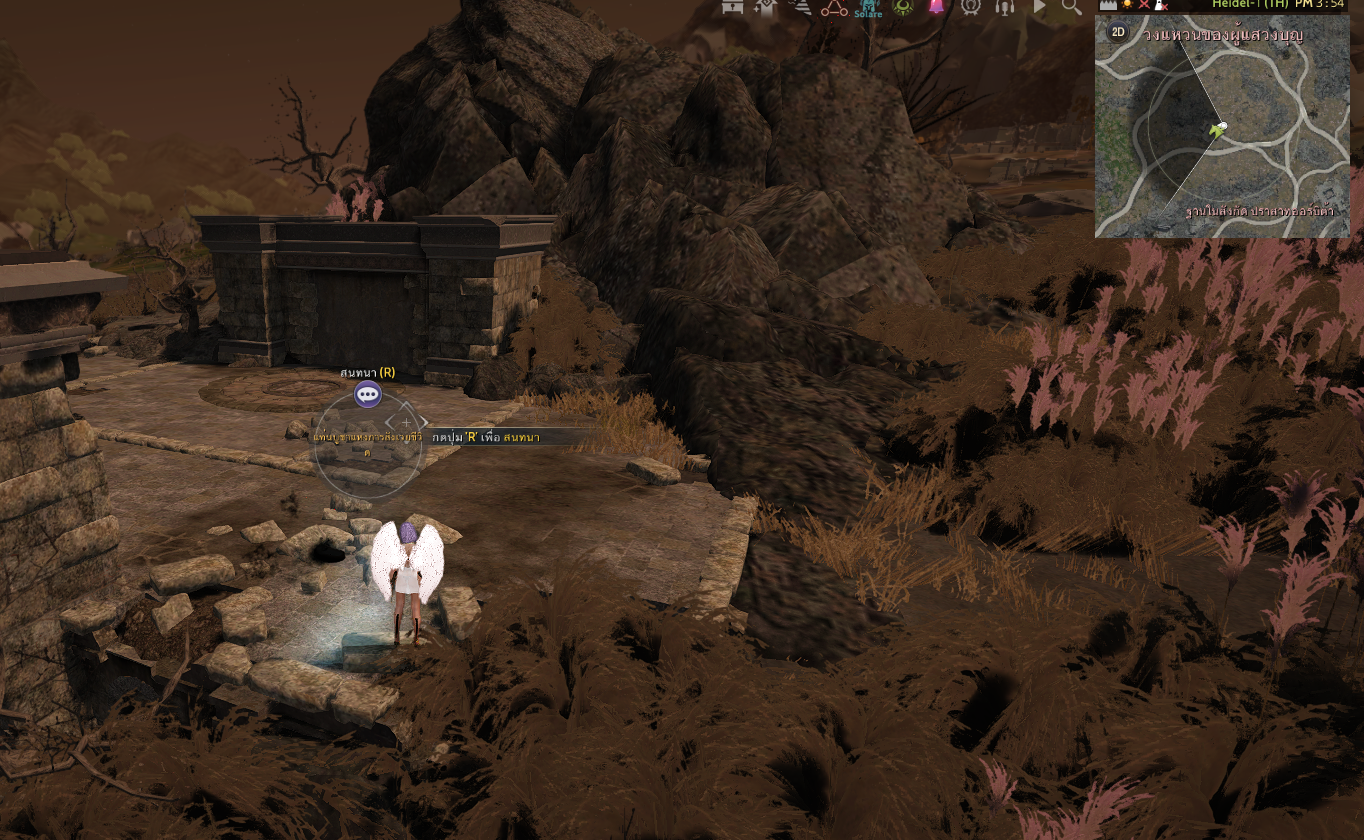
Task: Click the castle status icon above minimap
Action: [x=1108, y=5]
